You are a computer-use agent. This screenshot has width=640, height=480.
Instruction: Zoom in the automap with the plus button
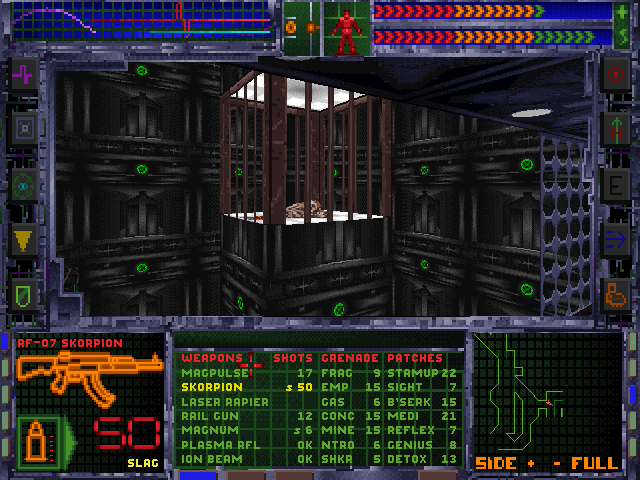pos(531,464)
